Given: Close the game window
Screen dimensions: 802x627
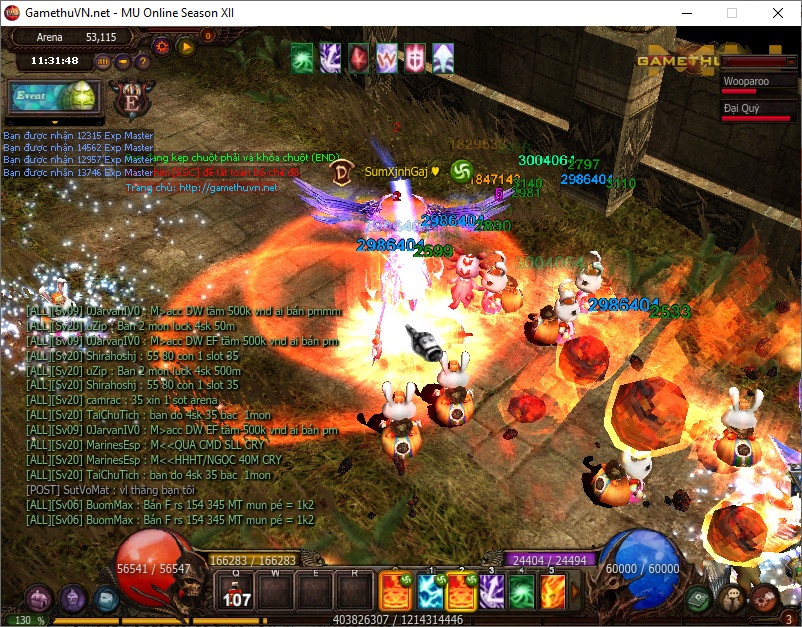Looking at the screenshot, I should pyautogui.click(x=778, y=13).
